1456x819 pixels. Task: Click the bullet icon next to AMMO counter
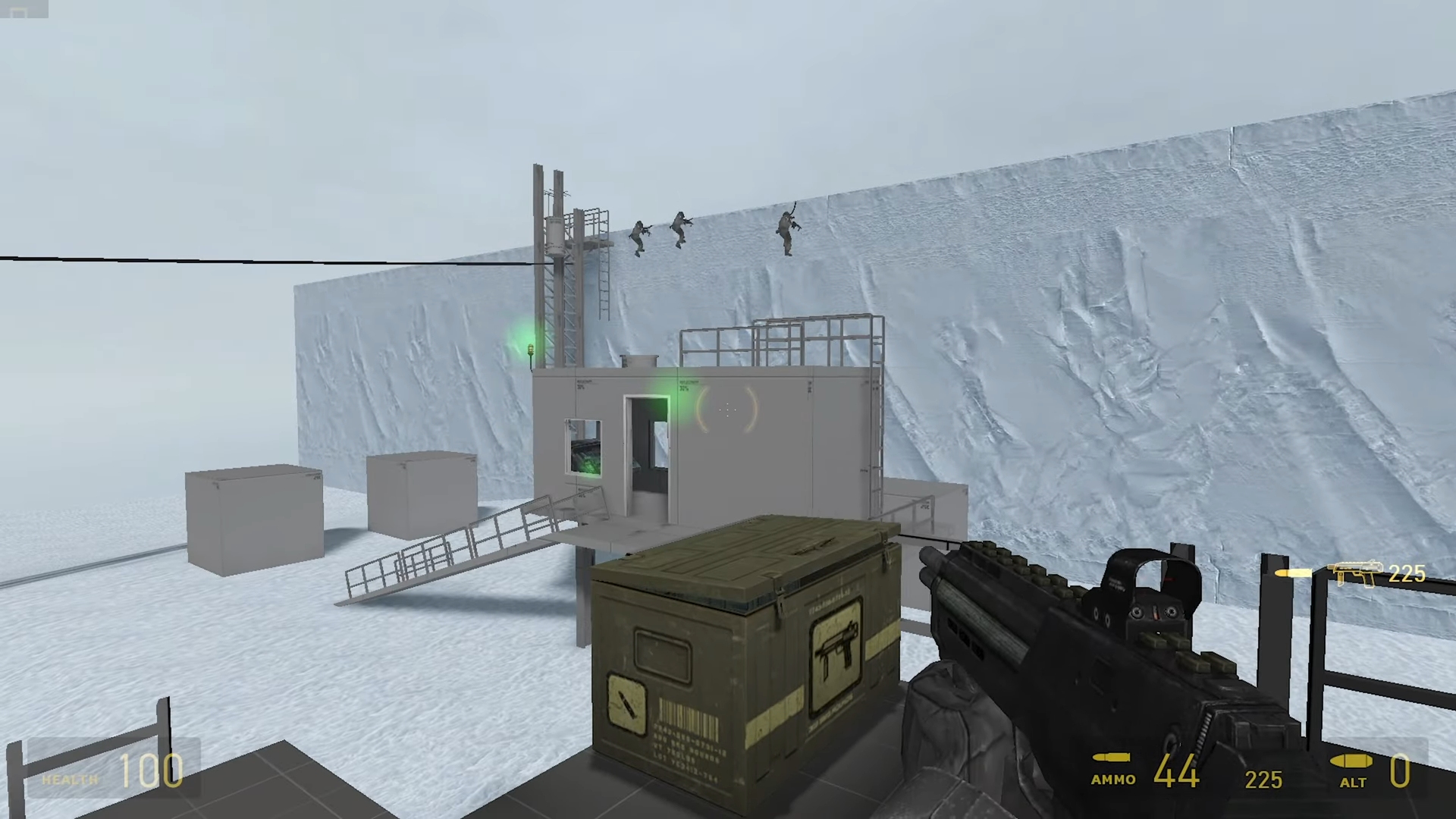tap(1111, 758)
